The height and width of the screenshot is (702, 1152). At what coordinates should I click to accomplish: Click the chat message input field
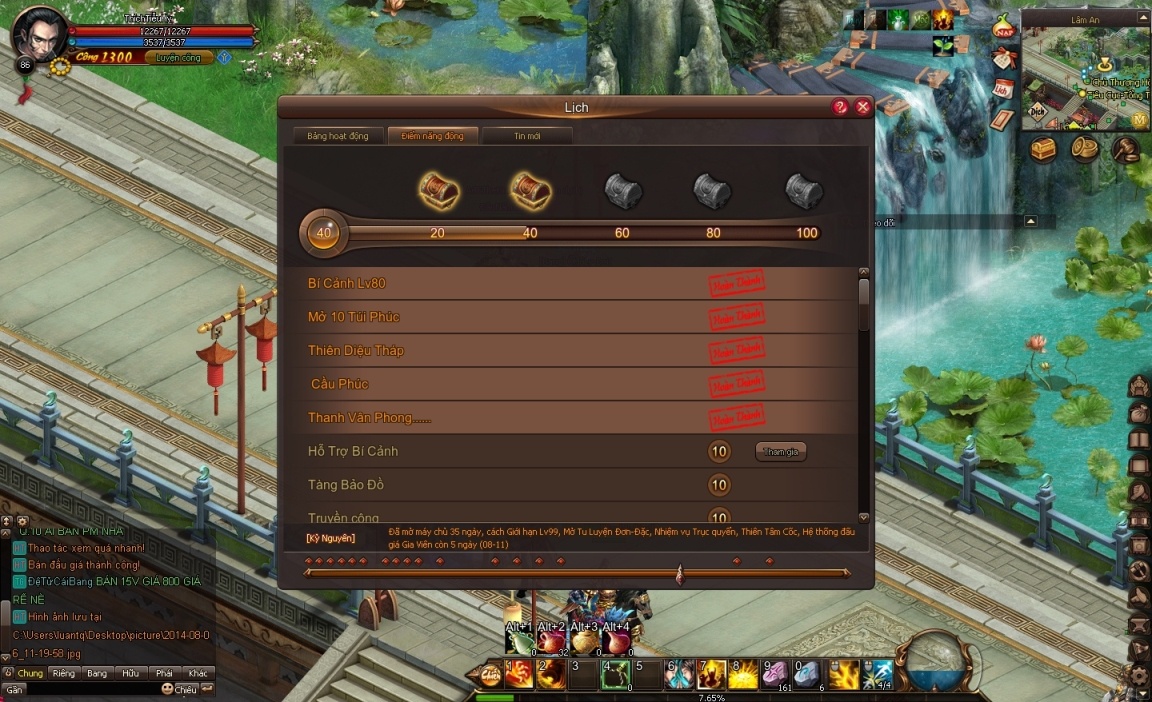pos(90,689)
